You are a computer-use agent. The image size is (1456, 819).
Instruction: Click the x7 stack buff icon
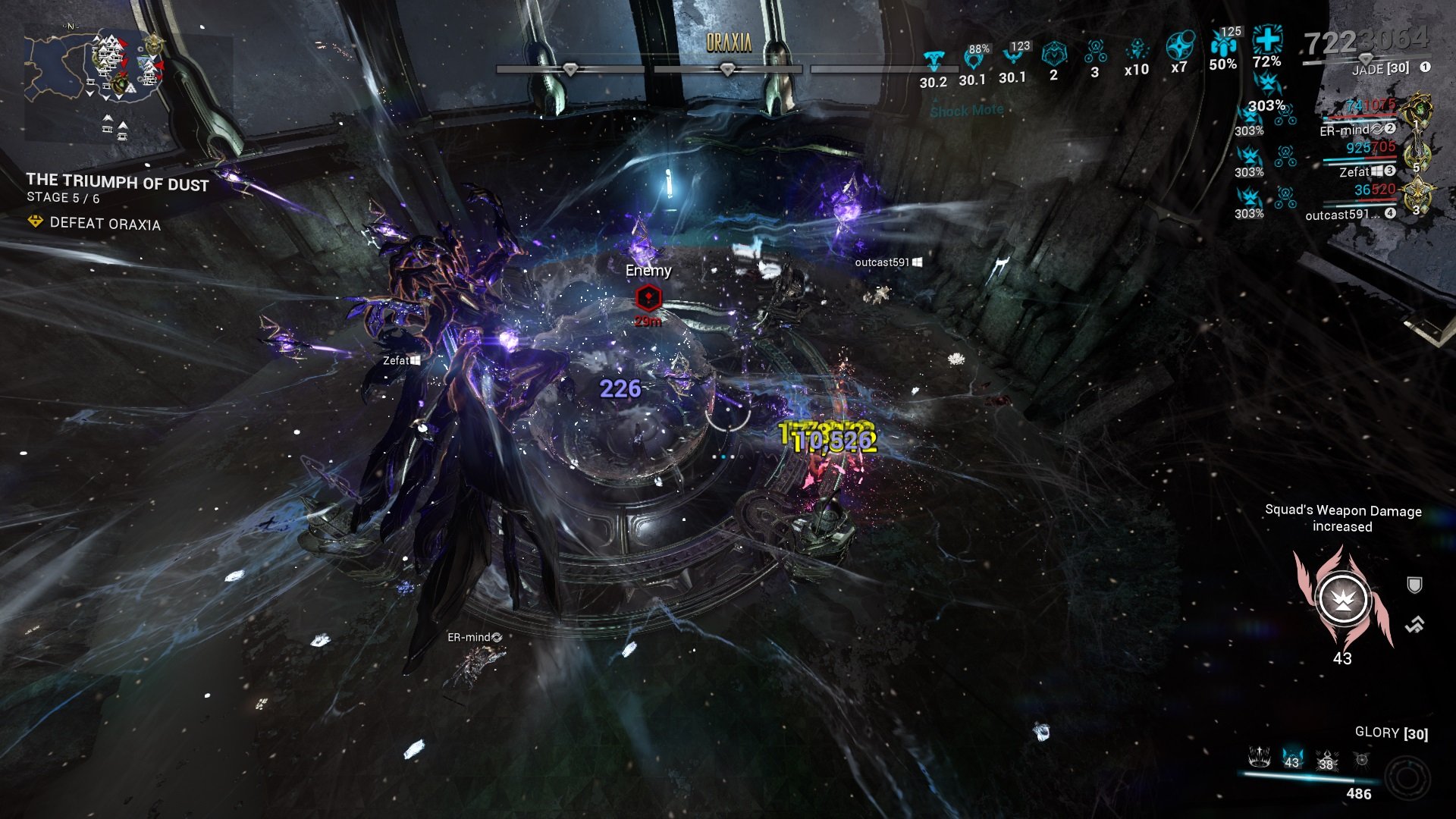pos(1179,45)
